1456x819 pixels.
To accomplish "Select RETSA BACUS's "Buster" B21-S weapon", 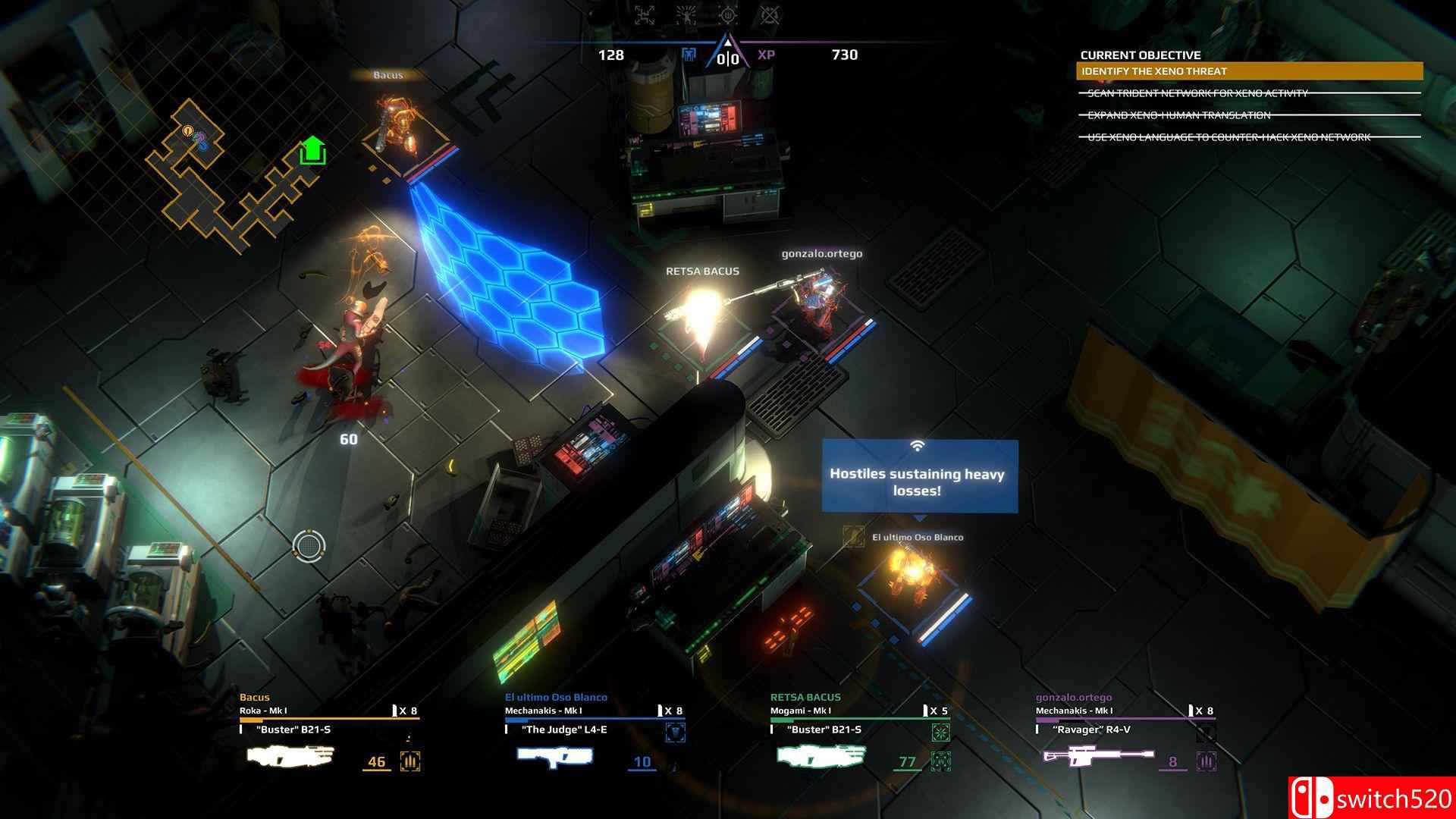I will click(821, 756).
